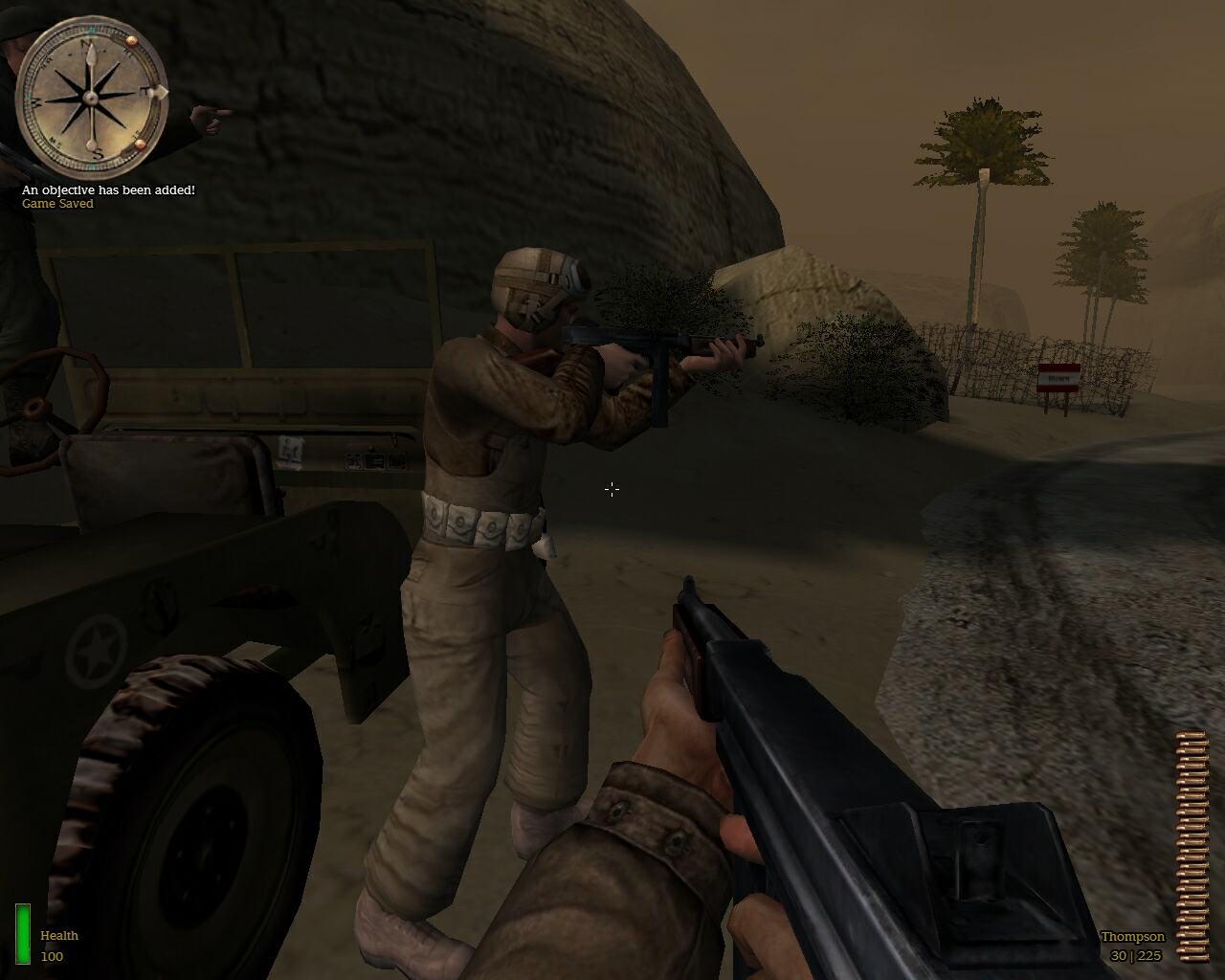Screen dimensions: 1225x980
Task: Click the golden bead on the compass rim
Action: click(x=132, y=42)
